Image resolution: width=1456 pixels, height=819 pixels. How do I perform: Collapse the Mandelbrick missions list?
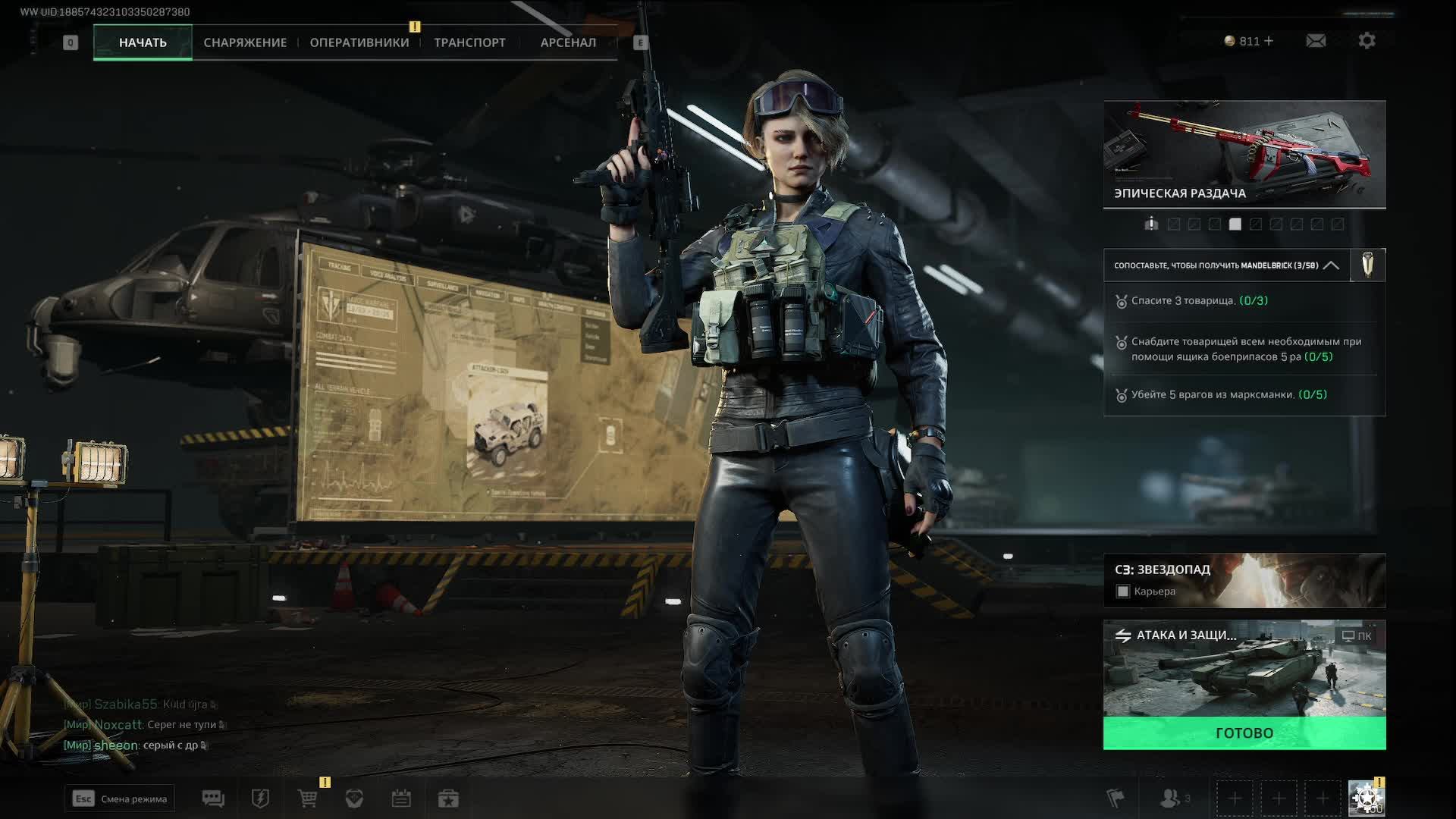1331,265
